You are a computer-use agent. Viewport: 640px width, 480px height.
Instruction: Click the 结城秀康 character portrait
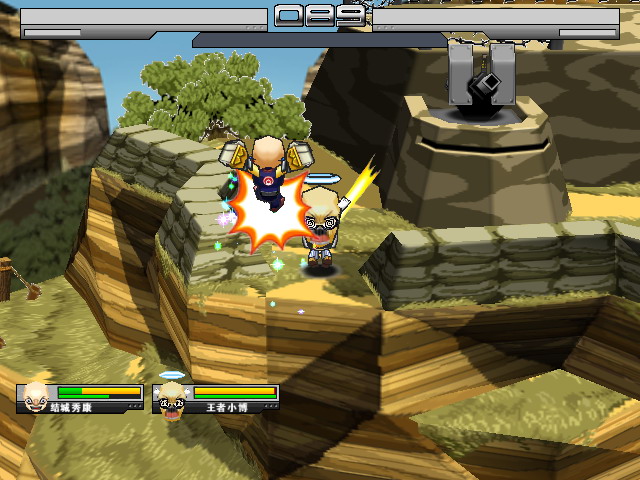tap(36, 397)
